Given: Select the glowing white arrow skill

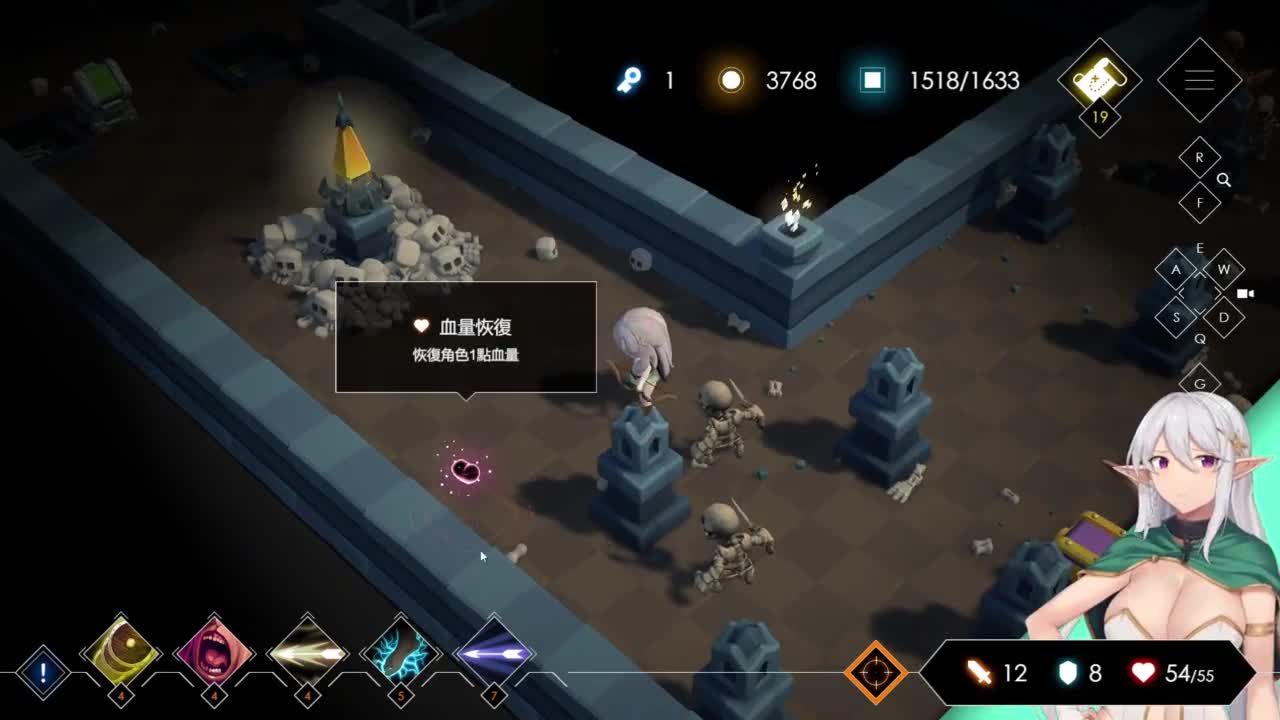Looking at the screenshot, I should point(307,653).
